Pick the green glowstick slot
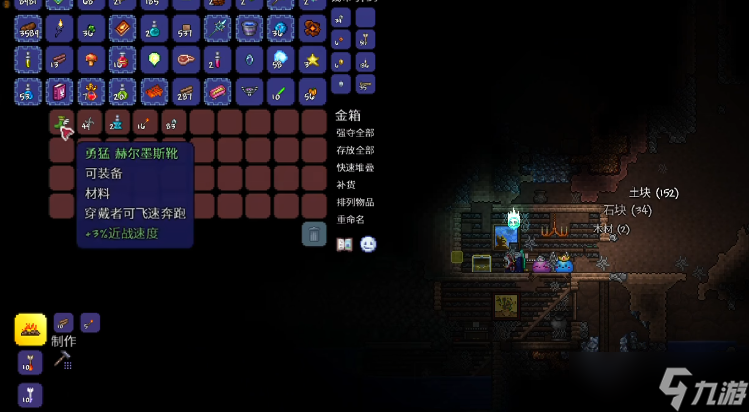 pyautogui.click(x=282, y=92)
